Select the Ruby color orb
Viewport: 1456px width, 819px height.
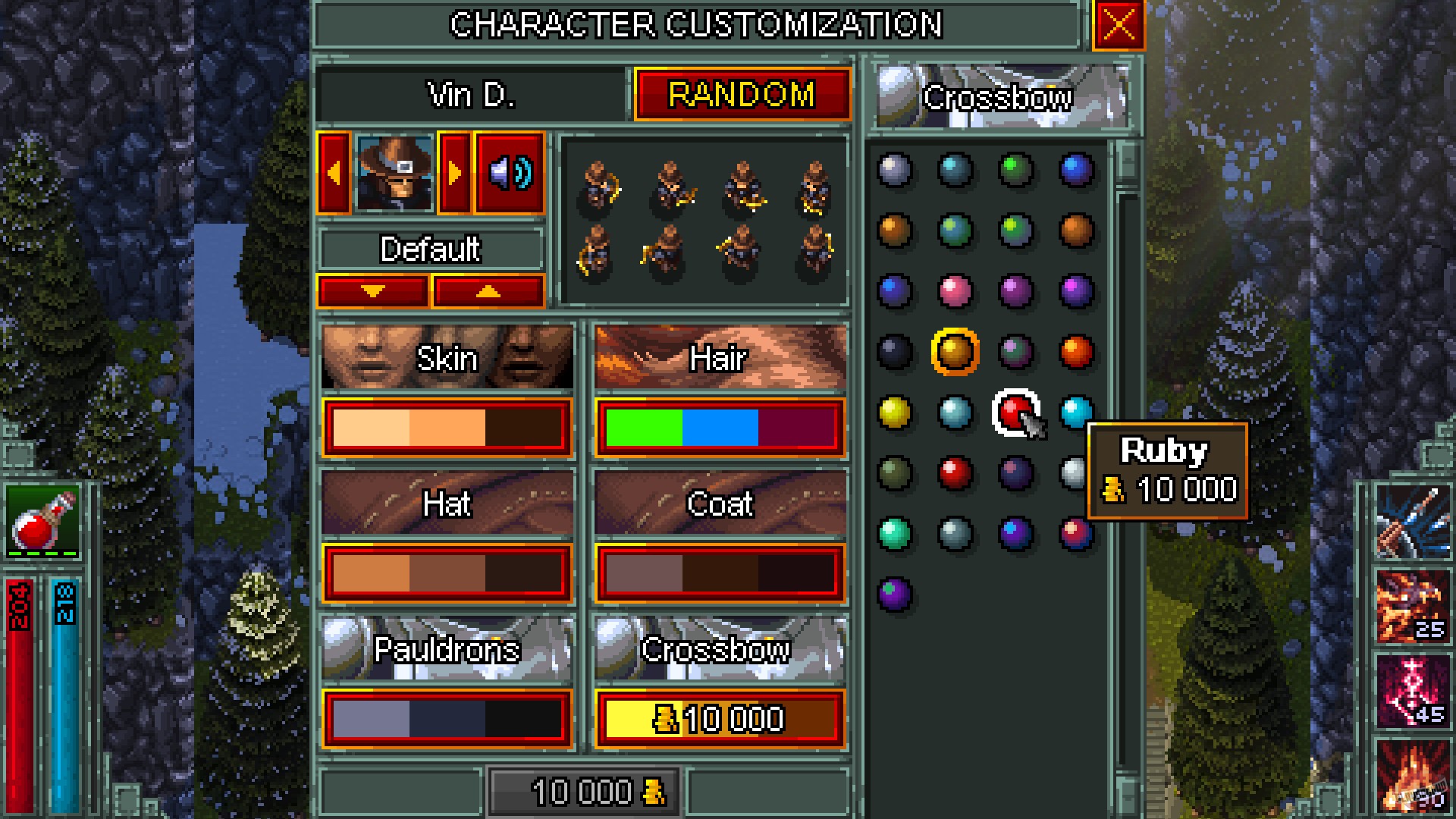tap(1014, 413)
